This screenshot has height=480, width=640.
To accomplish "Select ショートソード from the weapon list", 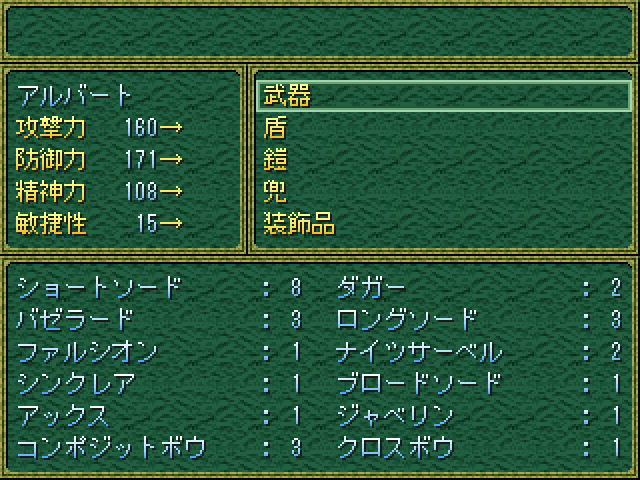I will 100,288.
